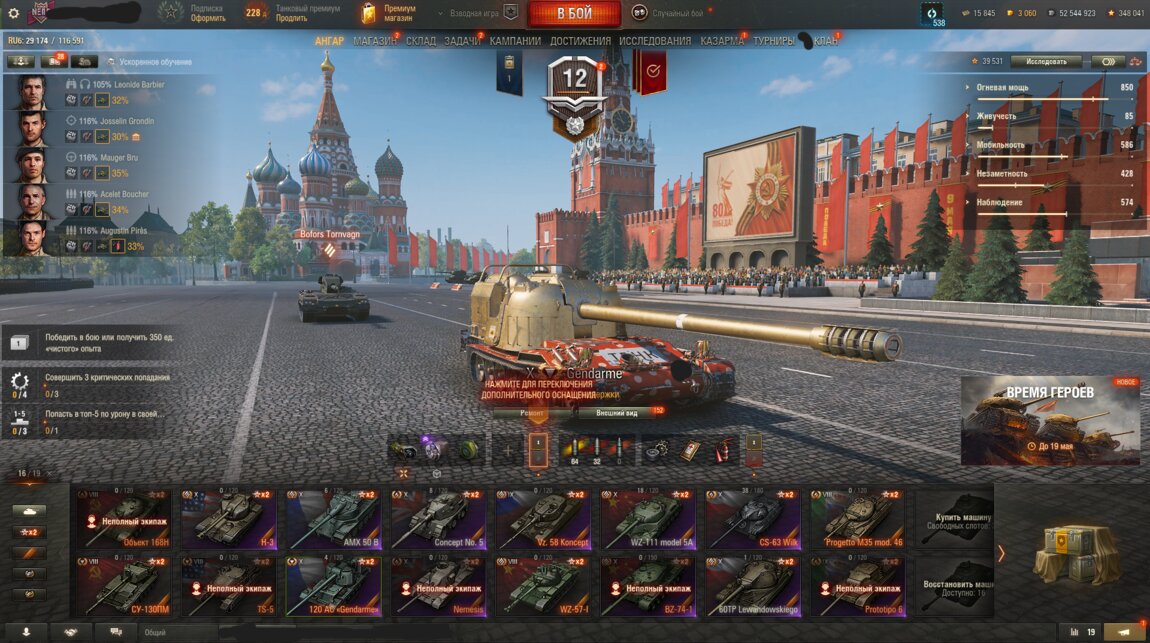
Task: Switch to the КАЗАРМА tab
Action: click(722, 41)
